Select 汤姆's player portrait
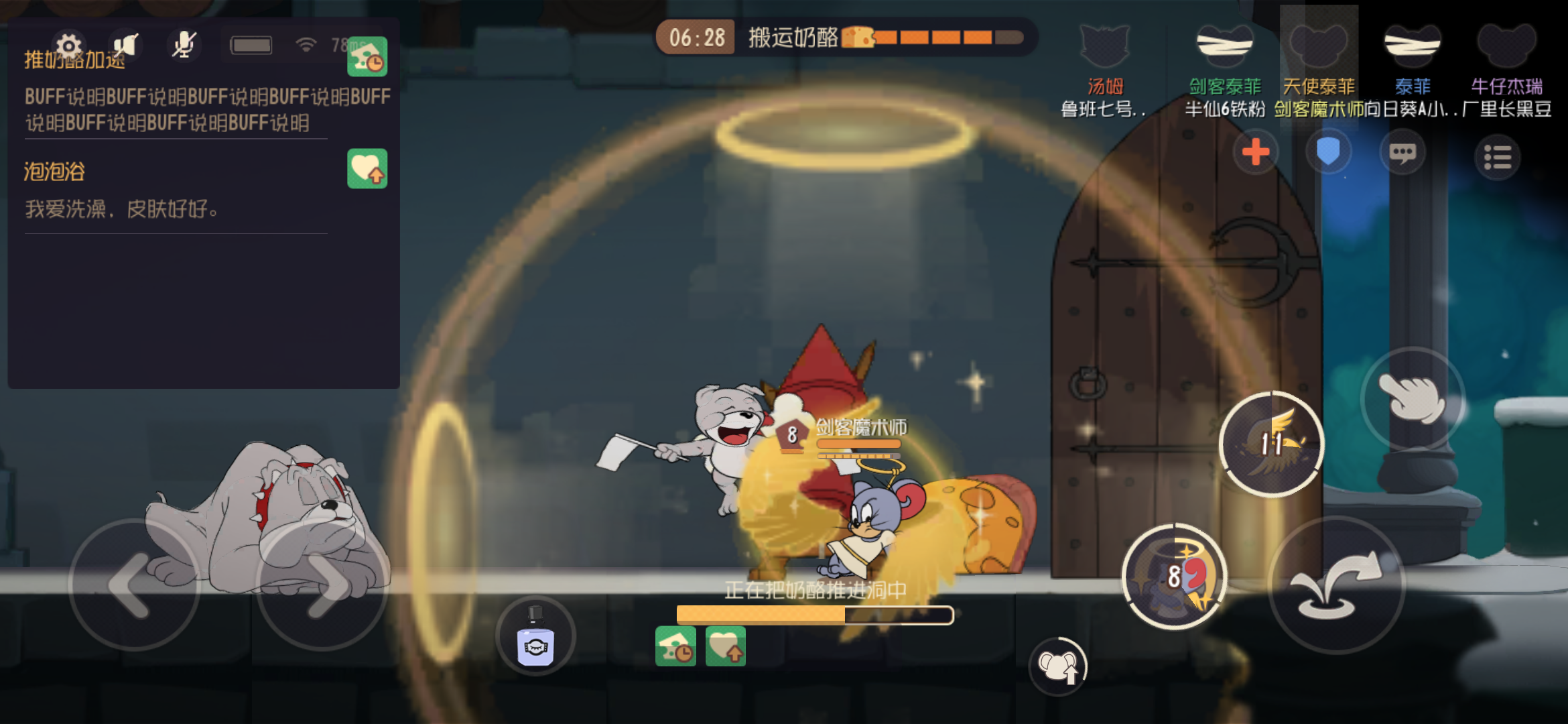The width and height of the screenshot is (1568, 724). click(x=1106, y=44)
